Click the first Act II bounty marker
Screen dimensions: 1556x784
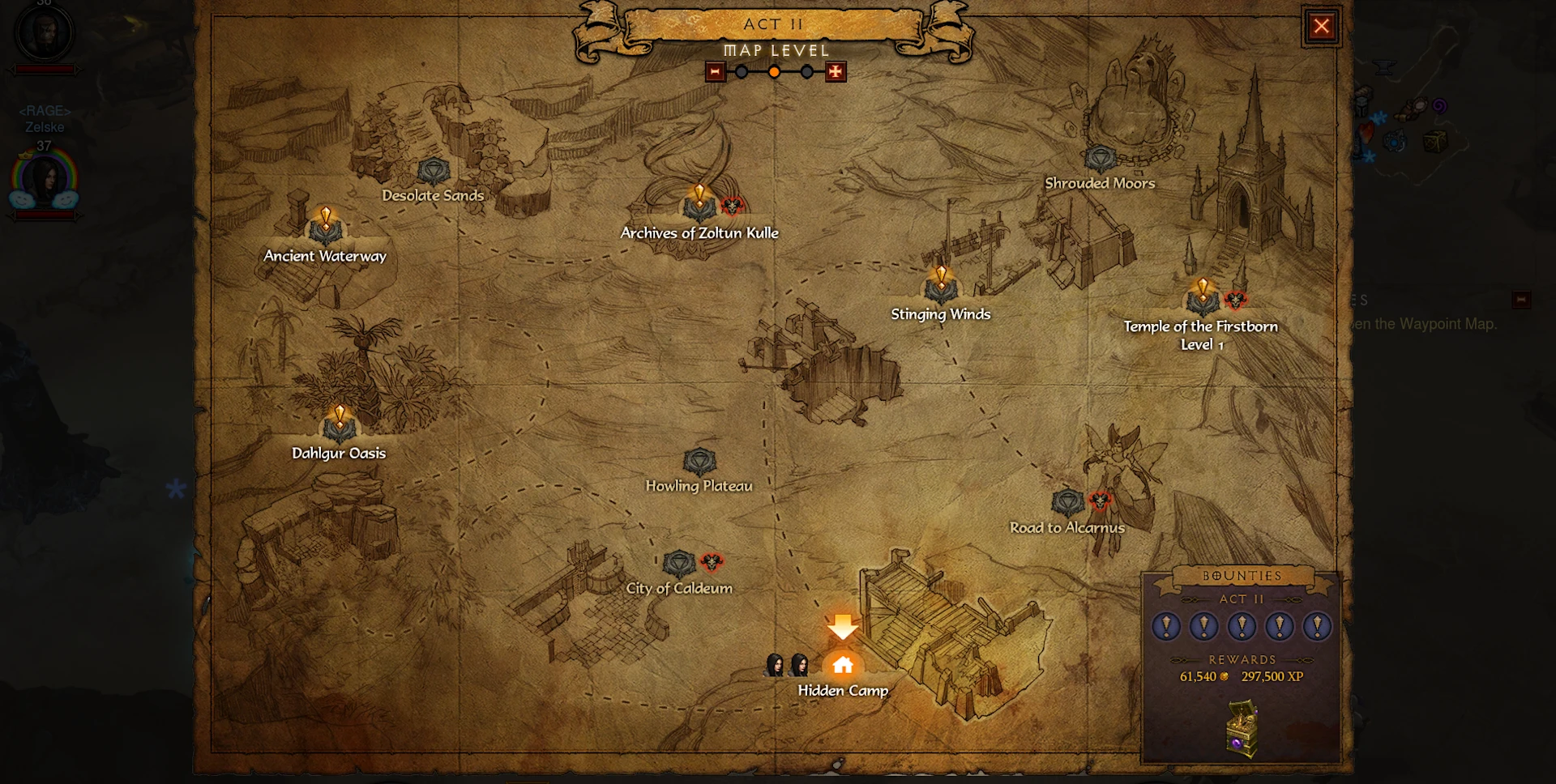(1166, 626)
